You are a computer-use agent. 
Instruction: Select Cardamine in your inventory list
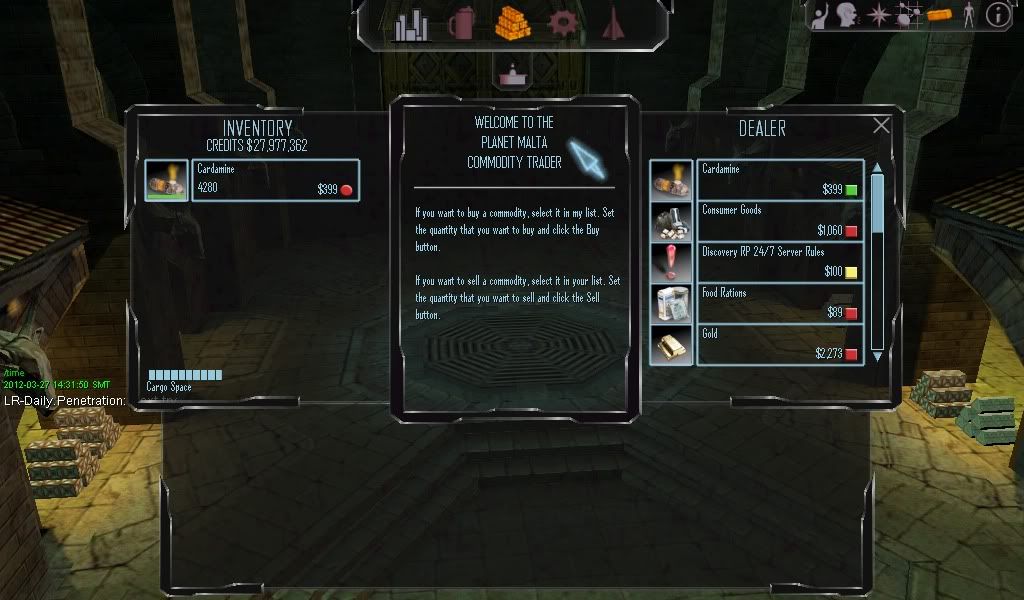pyautogui.click(x=252, y=180)
